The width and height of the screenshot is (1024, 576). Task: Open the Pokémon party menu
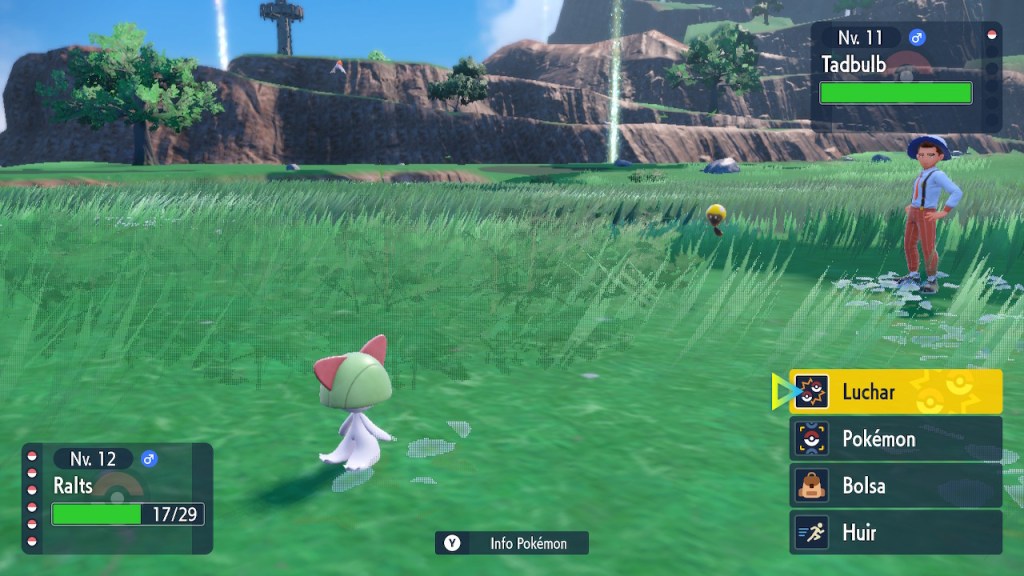click(x=896, y=438)
